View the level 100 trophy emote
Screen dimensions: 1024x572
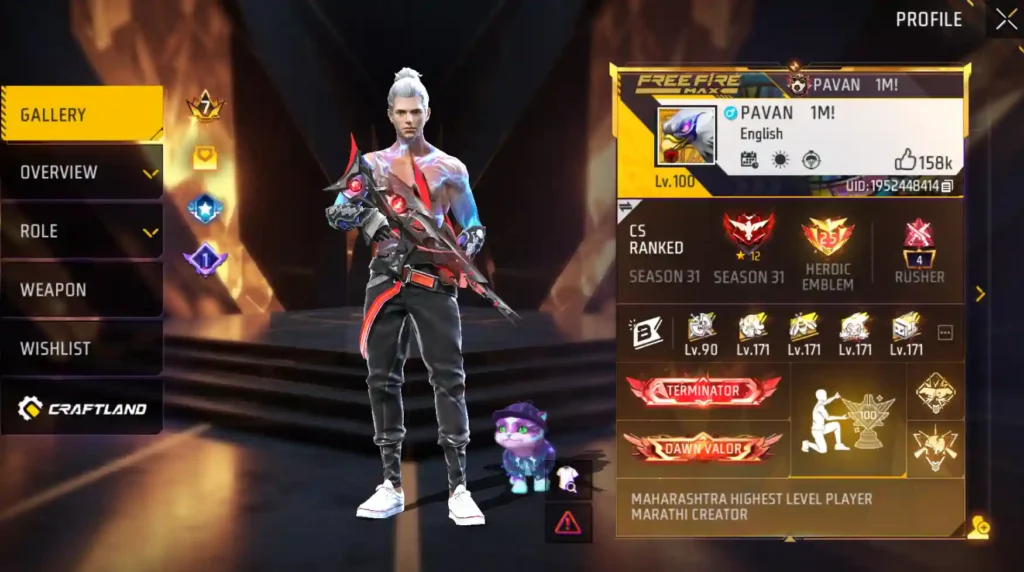848,419
